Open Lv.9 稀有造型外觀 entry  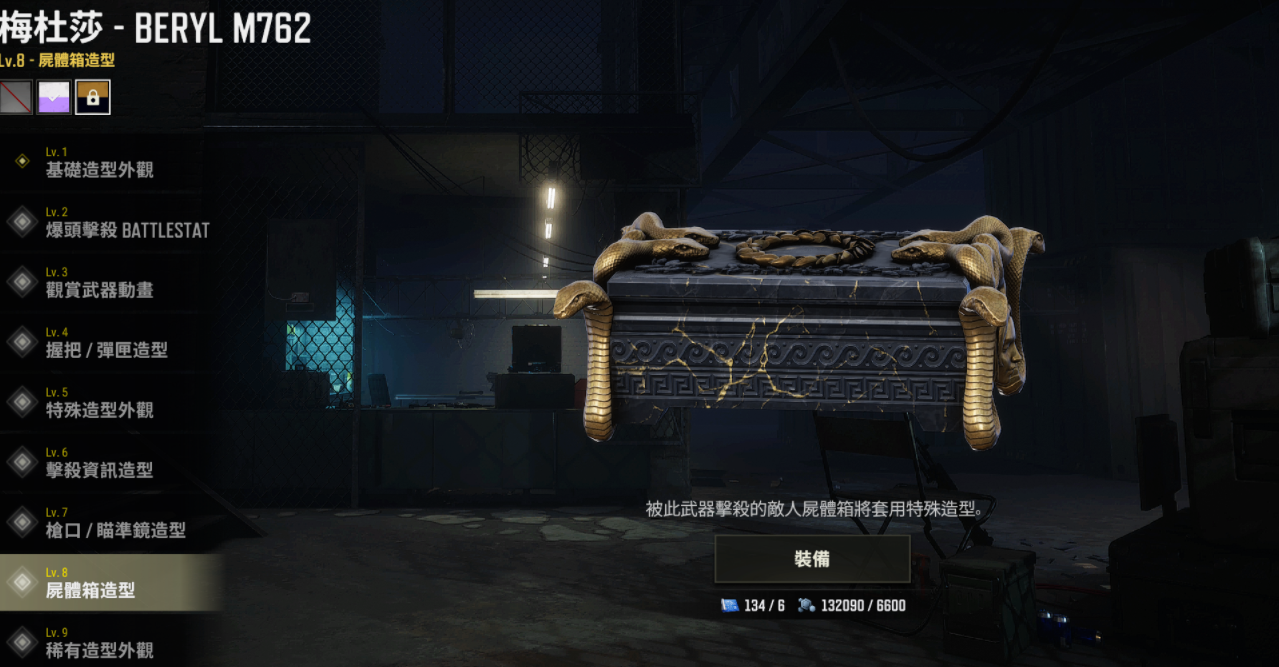click(x=100, y=642)
